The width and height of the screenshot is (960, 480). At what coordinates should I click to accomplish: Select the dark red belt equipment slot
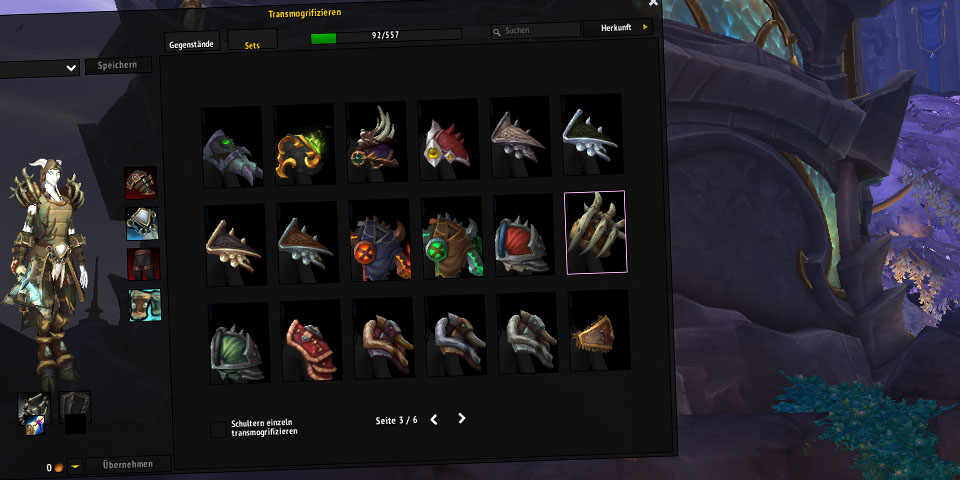(x=143, y=264)
